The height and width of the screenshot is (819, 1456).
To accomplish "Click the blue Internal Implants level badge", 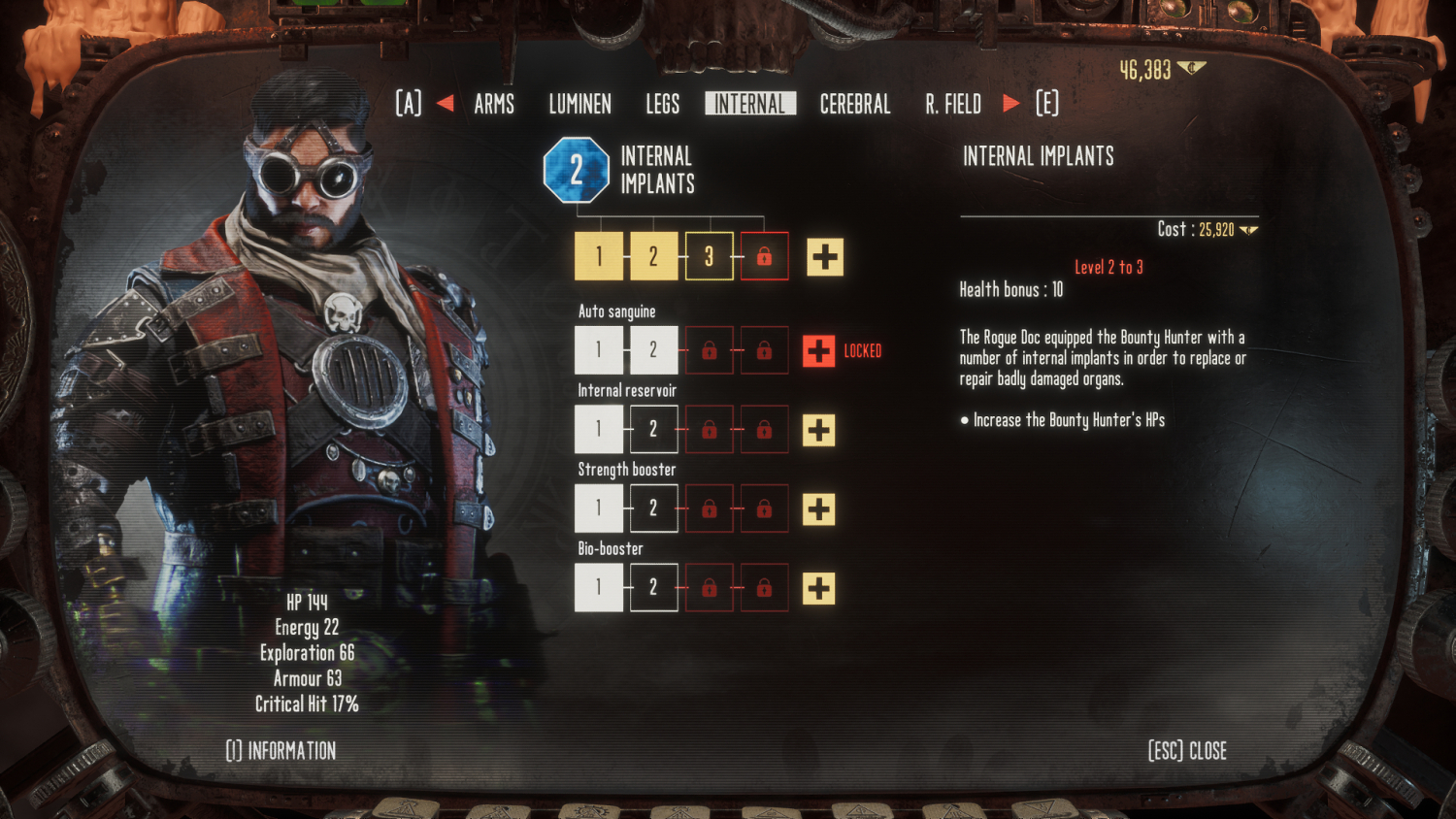I will (x=576, y=170).
